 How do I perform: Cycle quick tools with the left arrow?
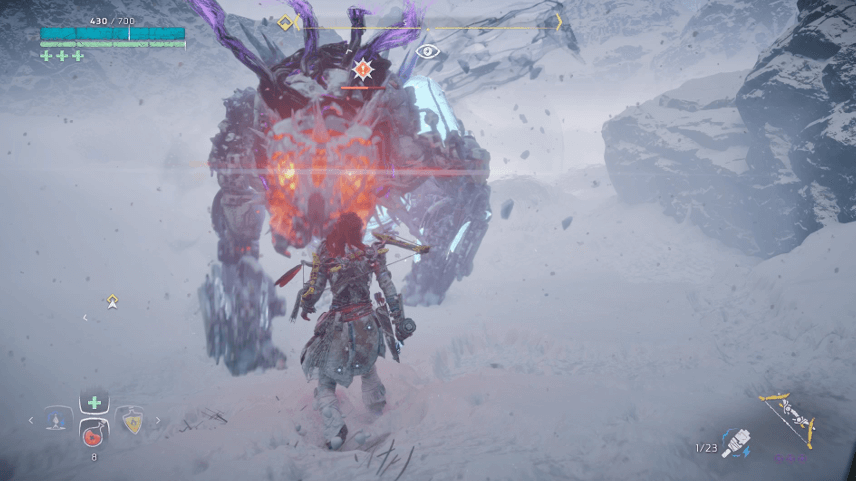[31, 421]
